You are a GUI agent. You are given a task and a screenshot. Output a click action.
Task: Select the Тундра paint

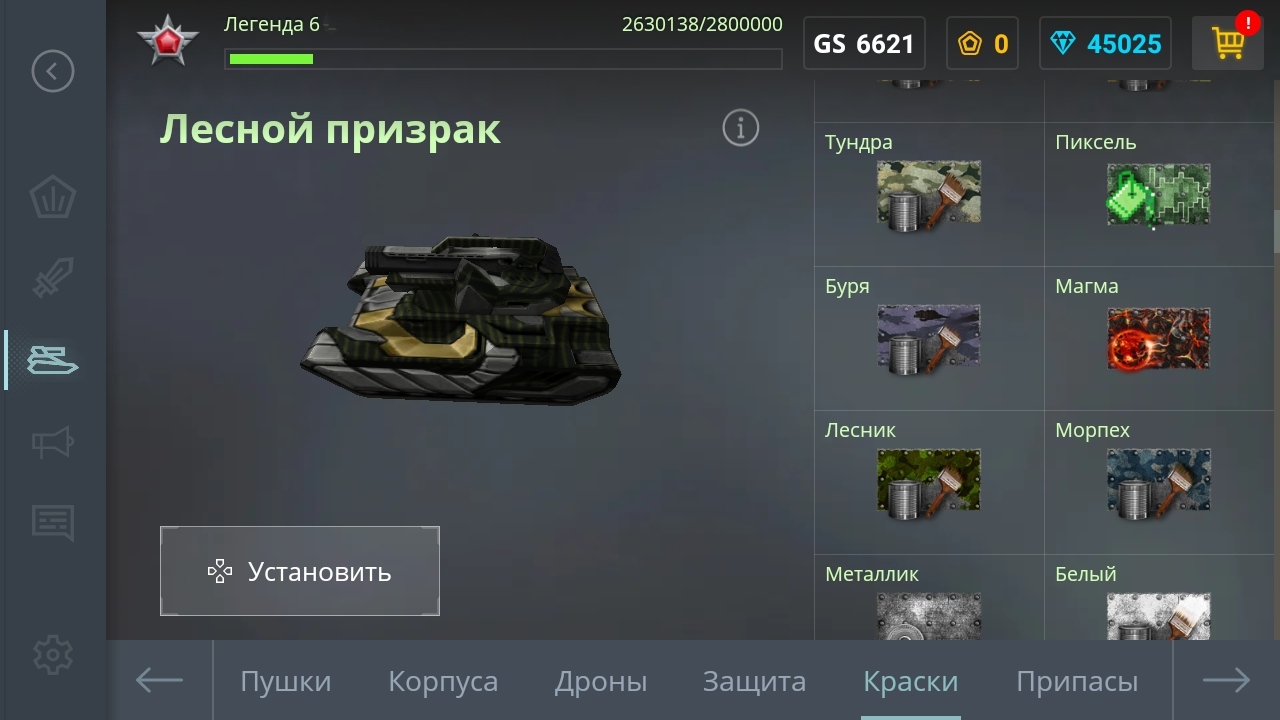tap(929, 195)
